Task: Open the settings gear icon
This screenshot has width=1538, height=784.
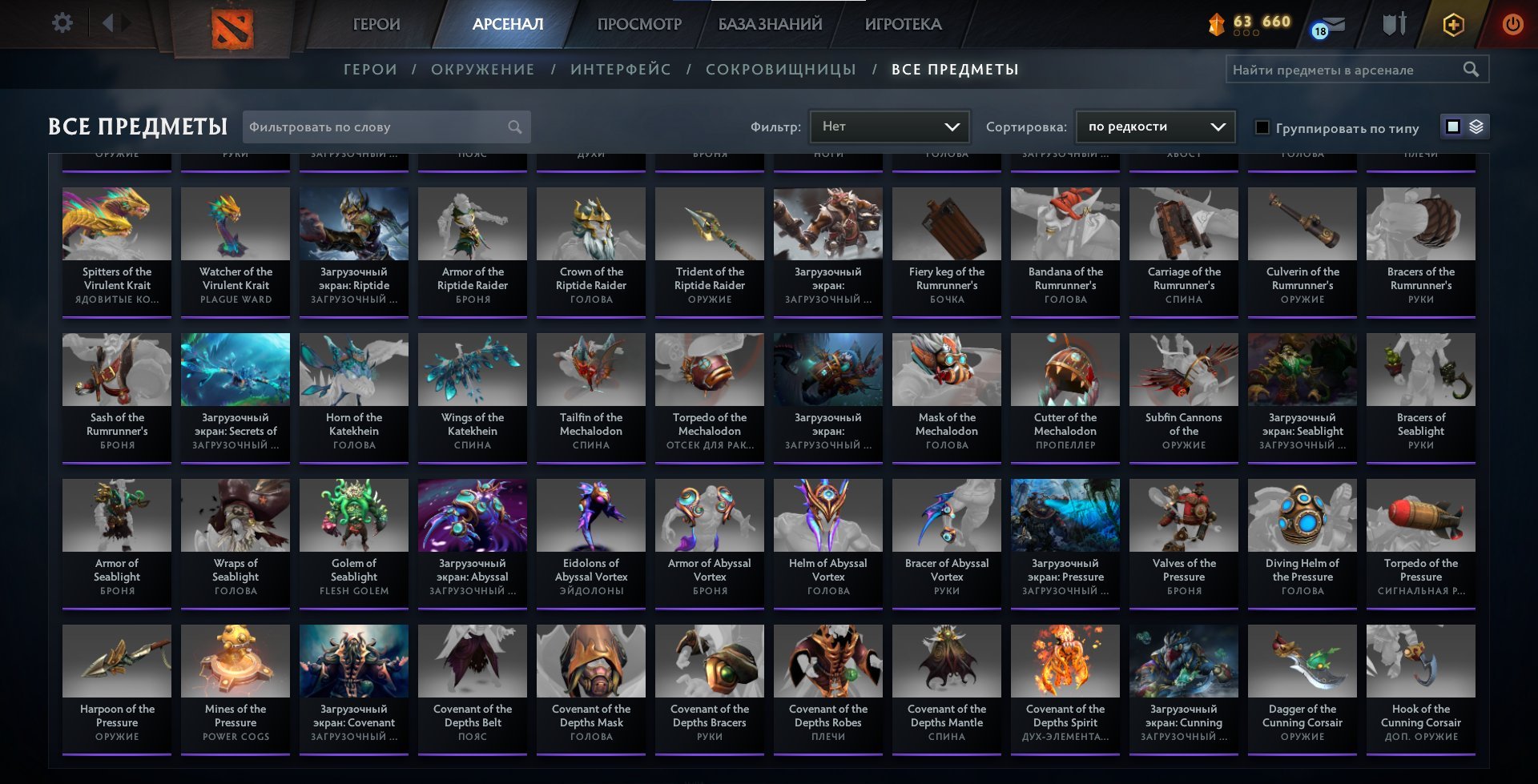Action: pos(61,22)
